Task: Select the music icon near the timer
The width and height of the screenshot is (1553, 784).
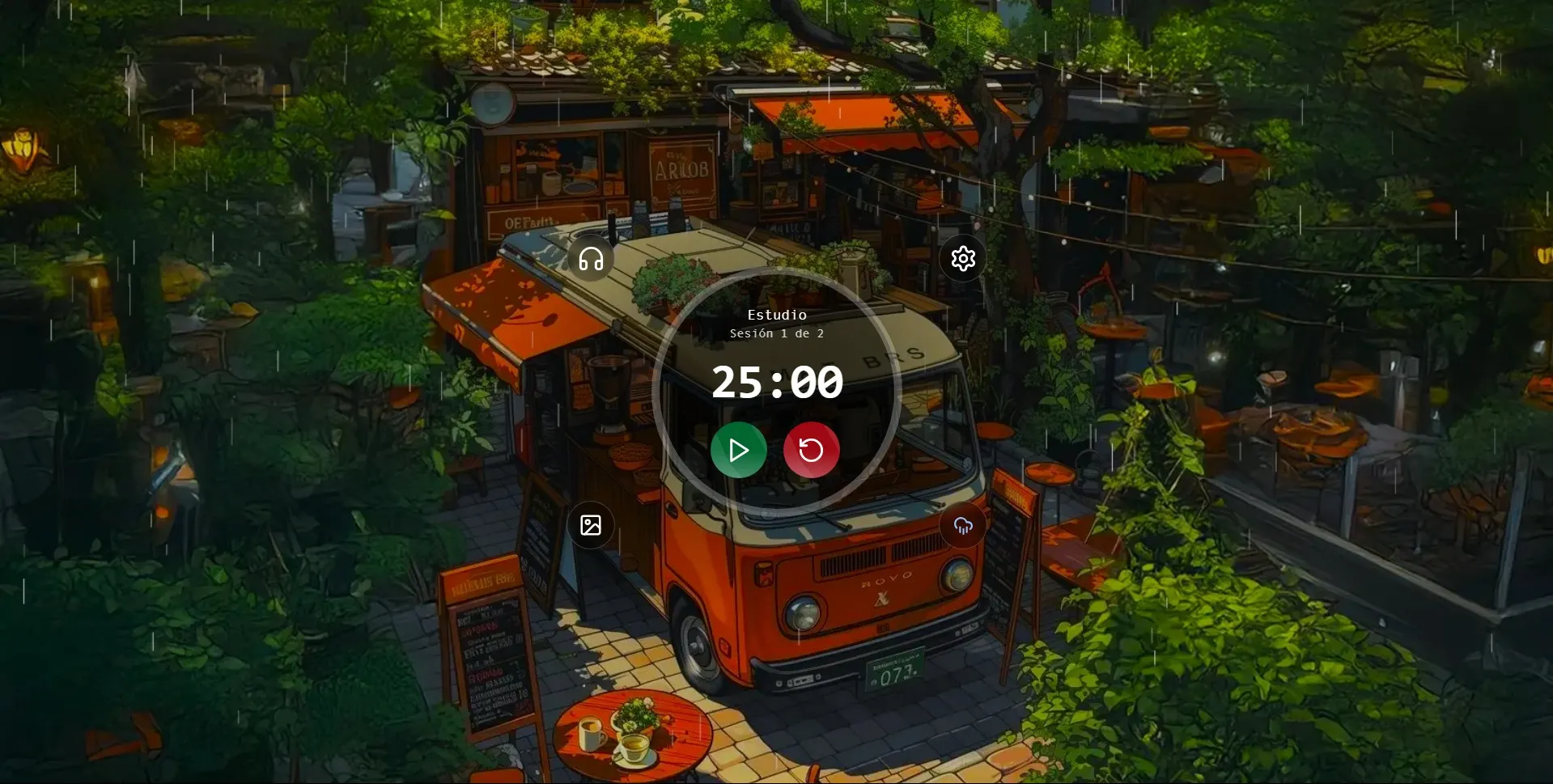Action: (590, 259)
